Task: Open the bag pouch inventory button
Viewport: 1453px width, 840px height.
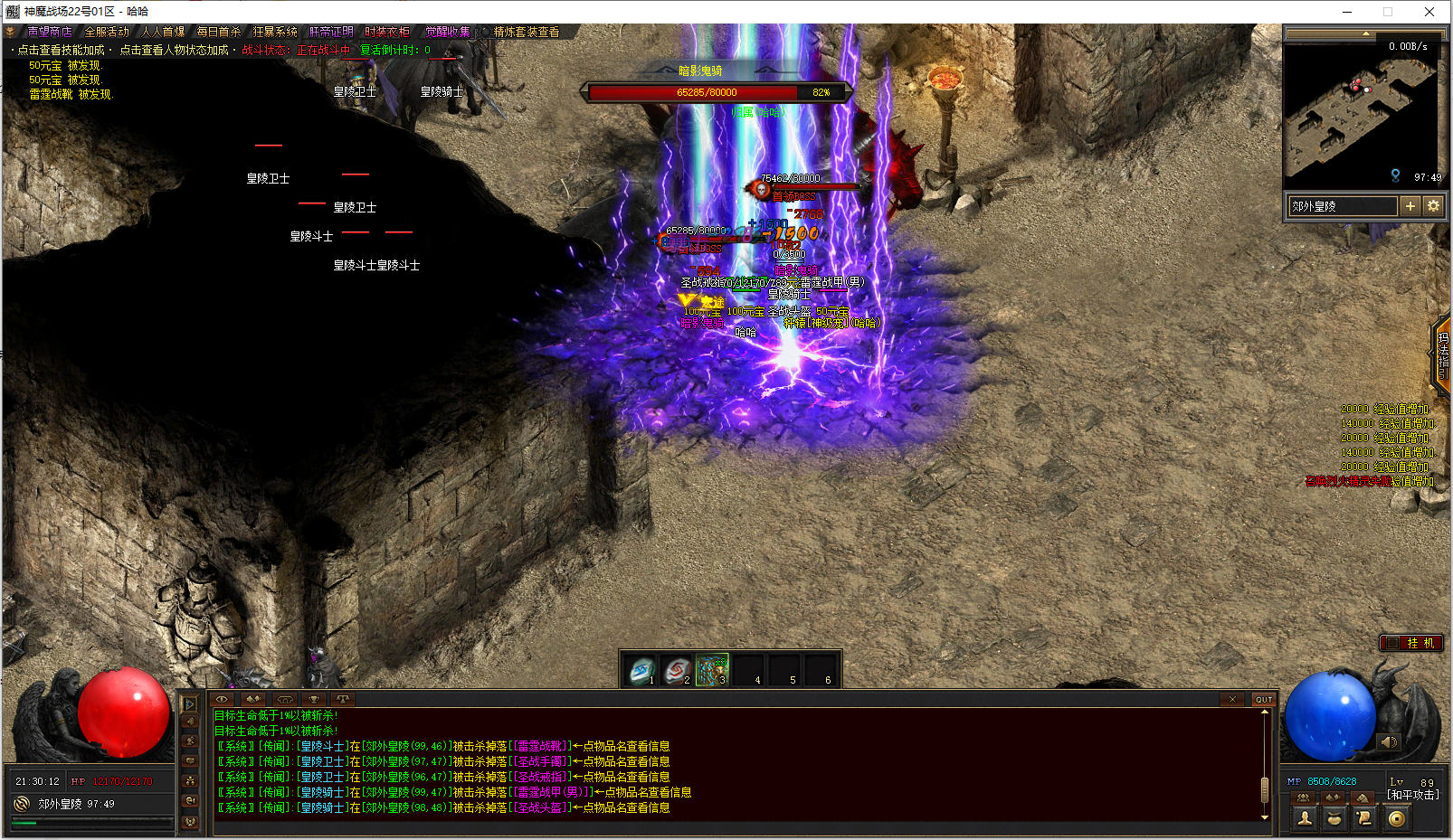Action: [1334, 818]
